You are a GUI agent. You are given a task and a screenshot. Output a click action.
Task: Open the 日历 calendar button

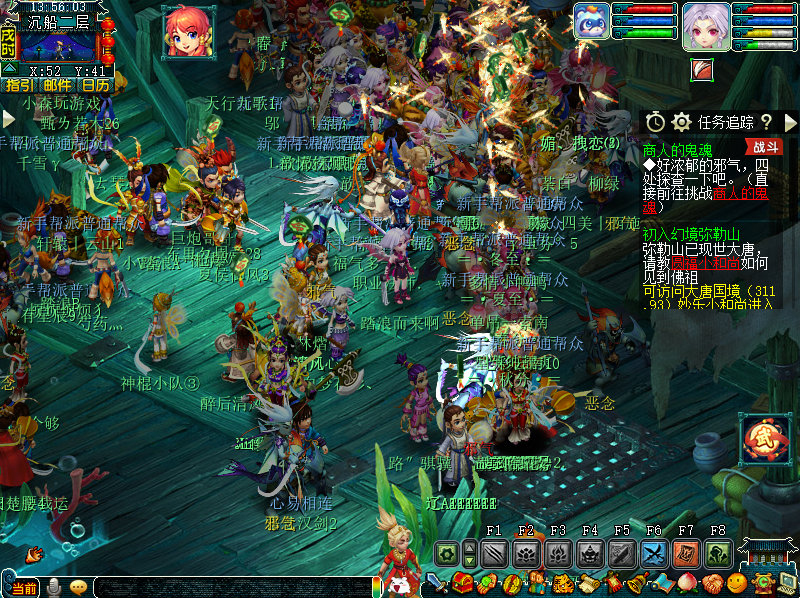pos(96,86)
